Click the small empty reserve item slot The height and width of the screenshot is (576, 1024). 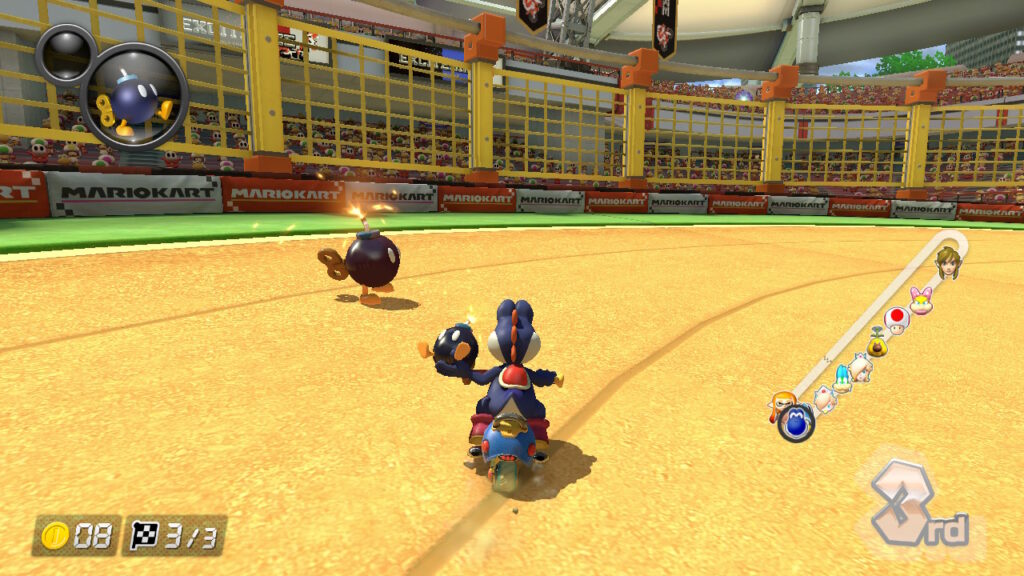pos(66,54)
